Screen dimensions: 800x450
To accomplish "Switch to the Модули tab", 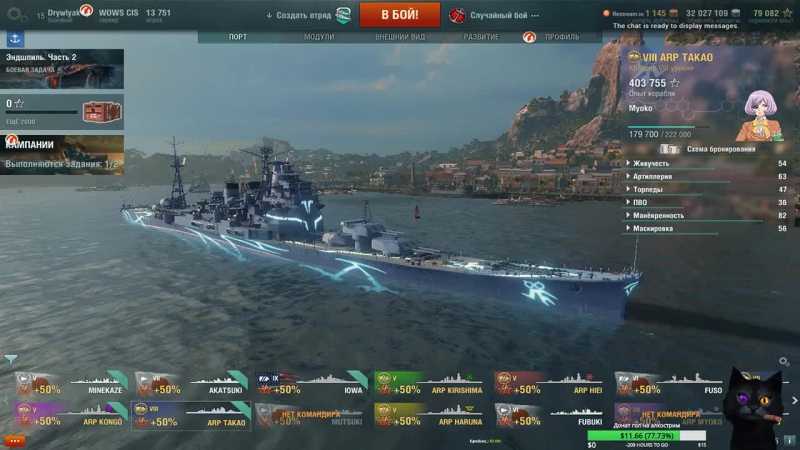I will pyautogui.click(x=319, y=37).
